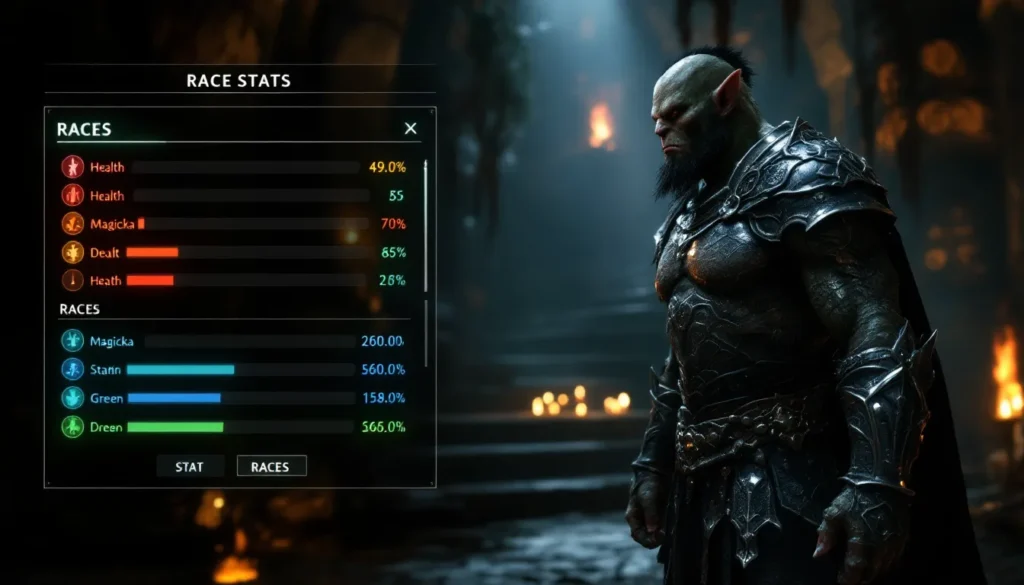Select the RACES tab button
The image size is (1024, 585).
(271, 466)
